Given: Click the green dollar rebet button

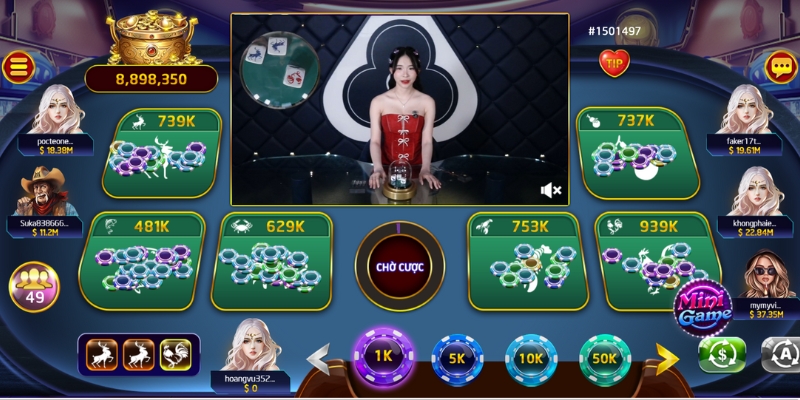Looking at the screenshot, I should tap(721, 354).
